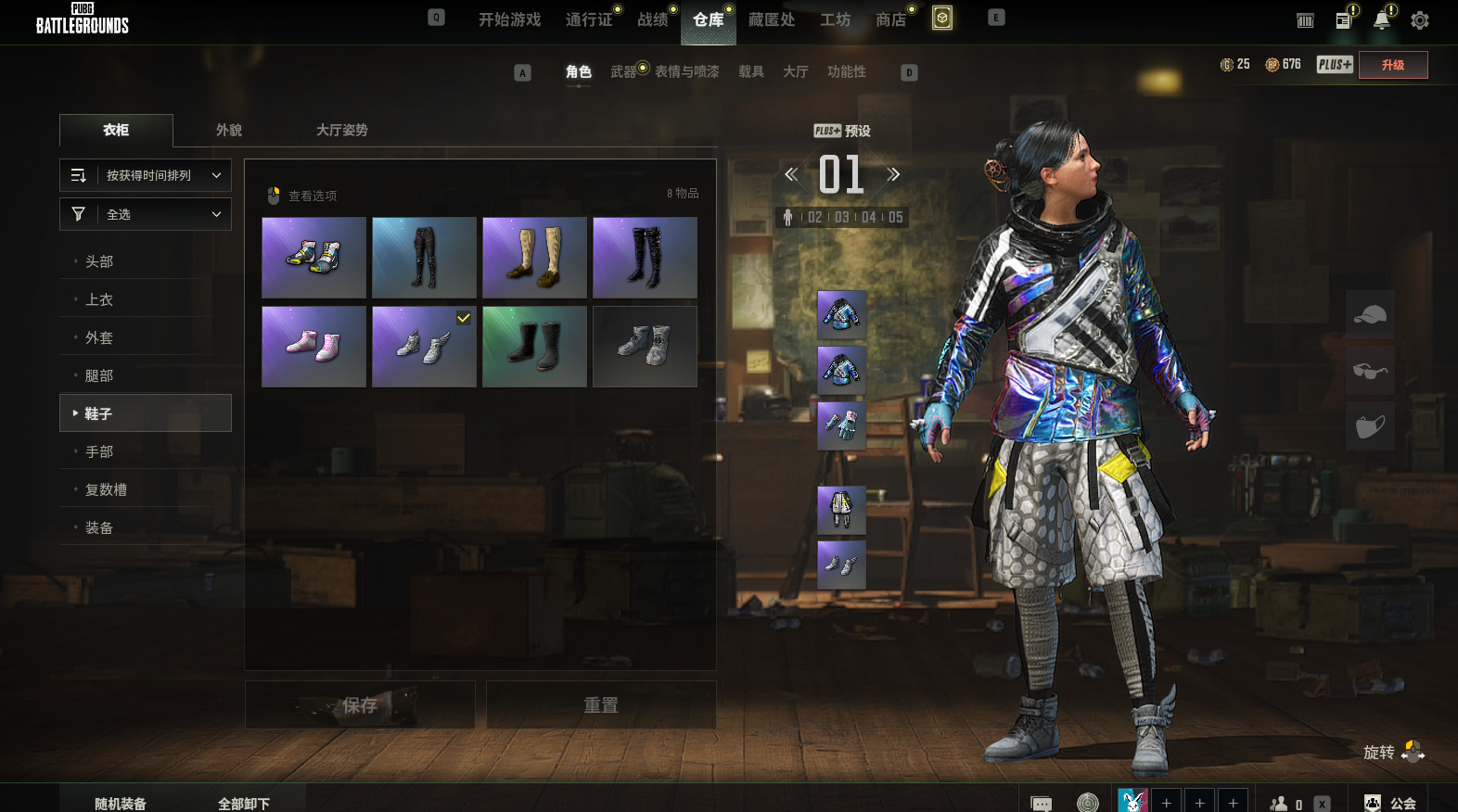Screen dimensions: 1458x812
Task: Click the 升级 upgrade button
Action: click(1392, 65)
